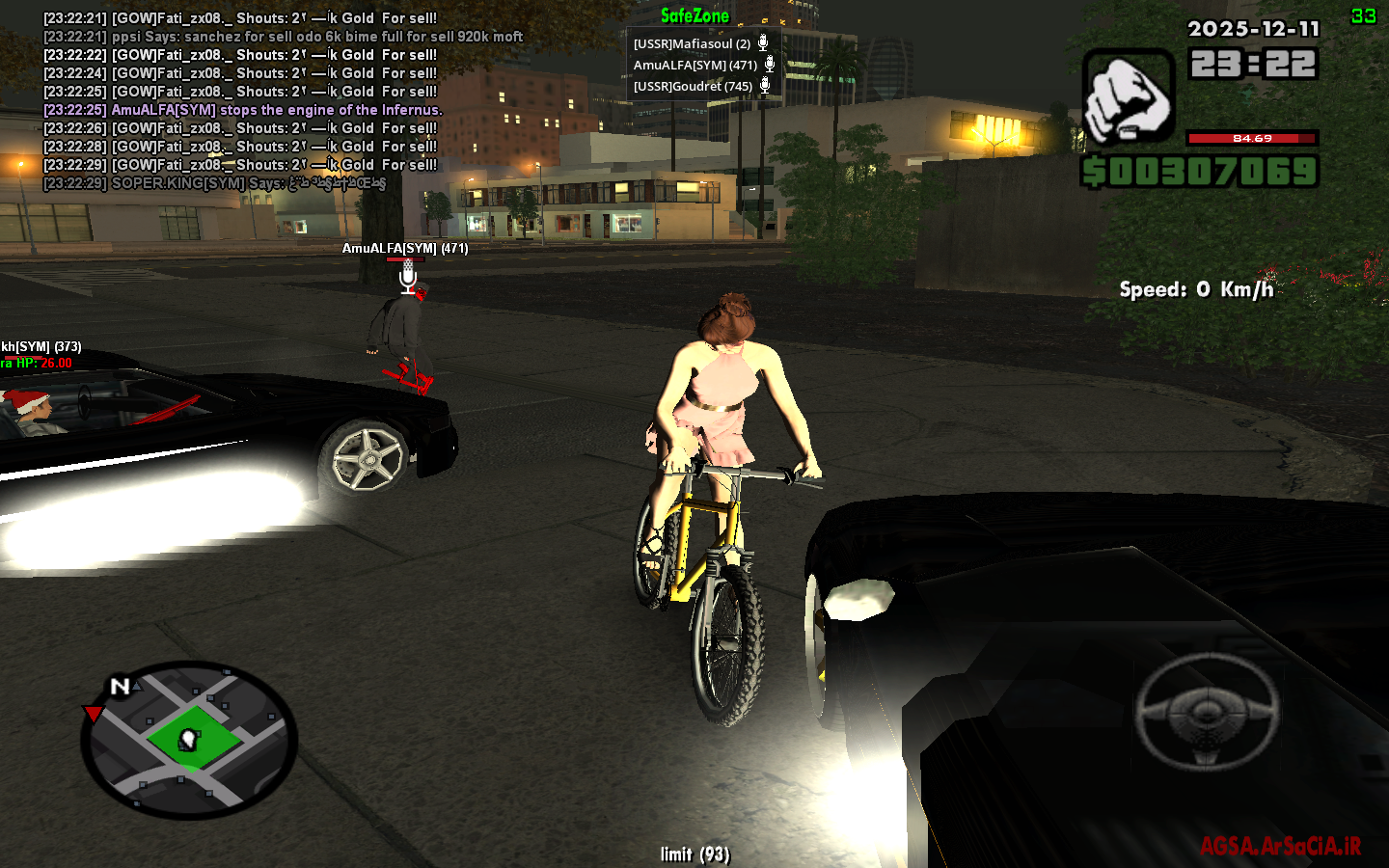
Task: Click ppsi's sanchez for sell chat message
Action: click(x=281, y=37)
